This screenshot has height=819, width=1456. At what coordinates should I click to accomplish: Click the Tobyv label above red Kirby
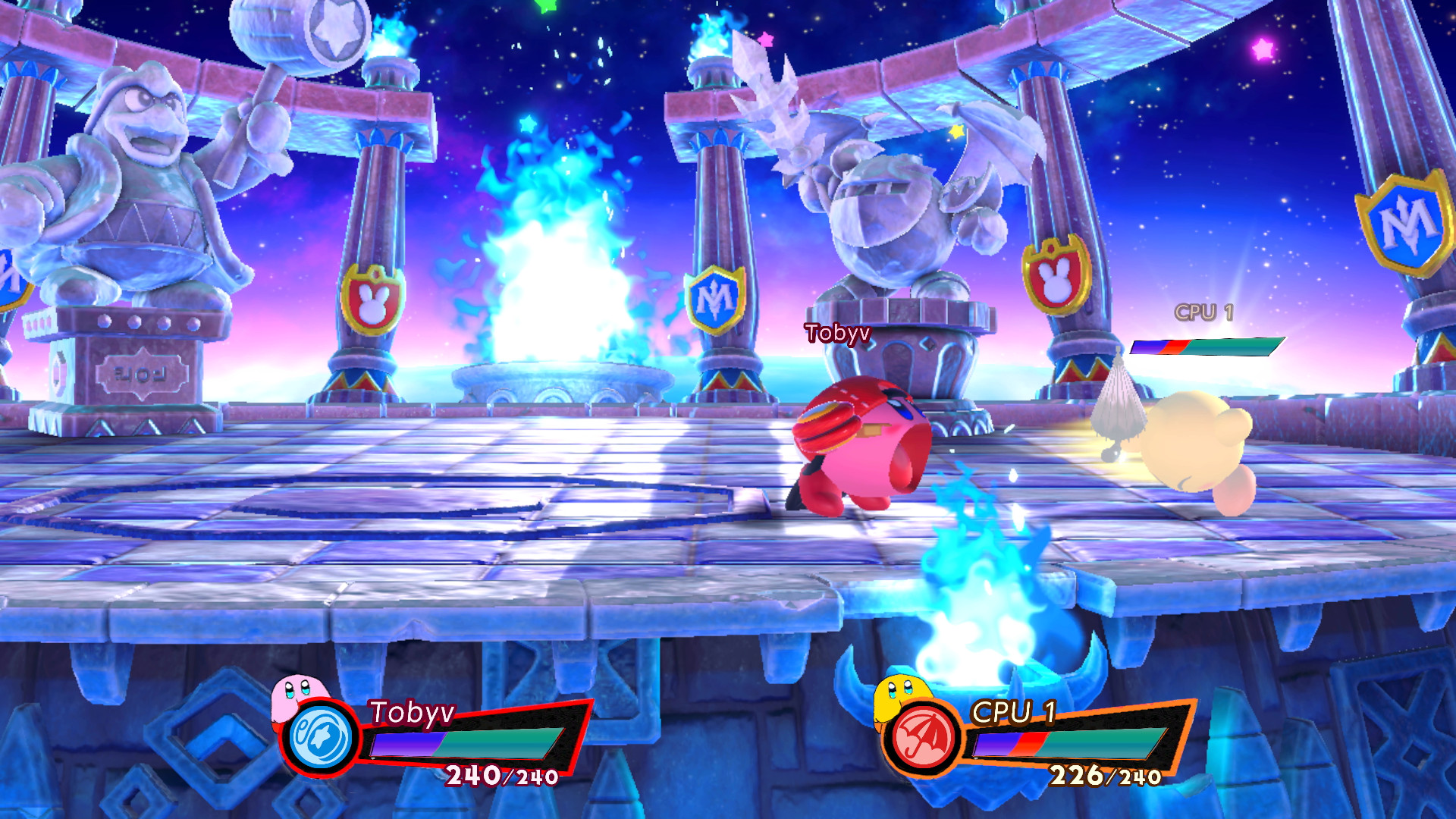click(x=837, y=331)
